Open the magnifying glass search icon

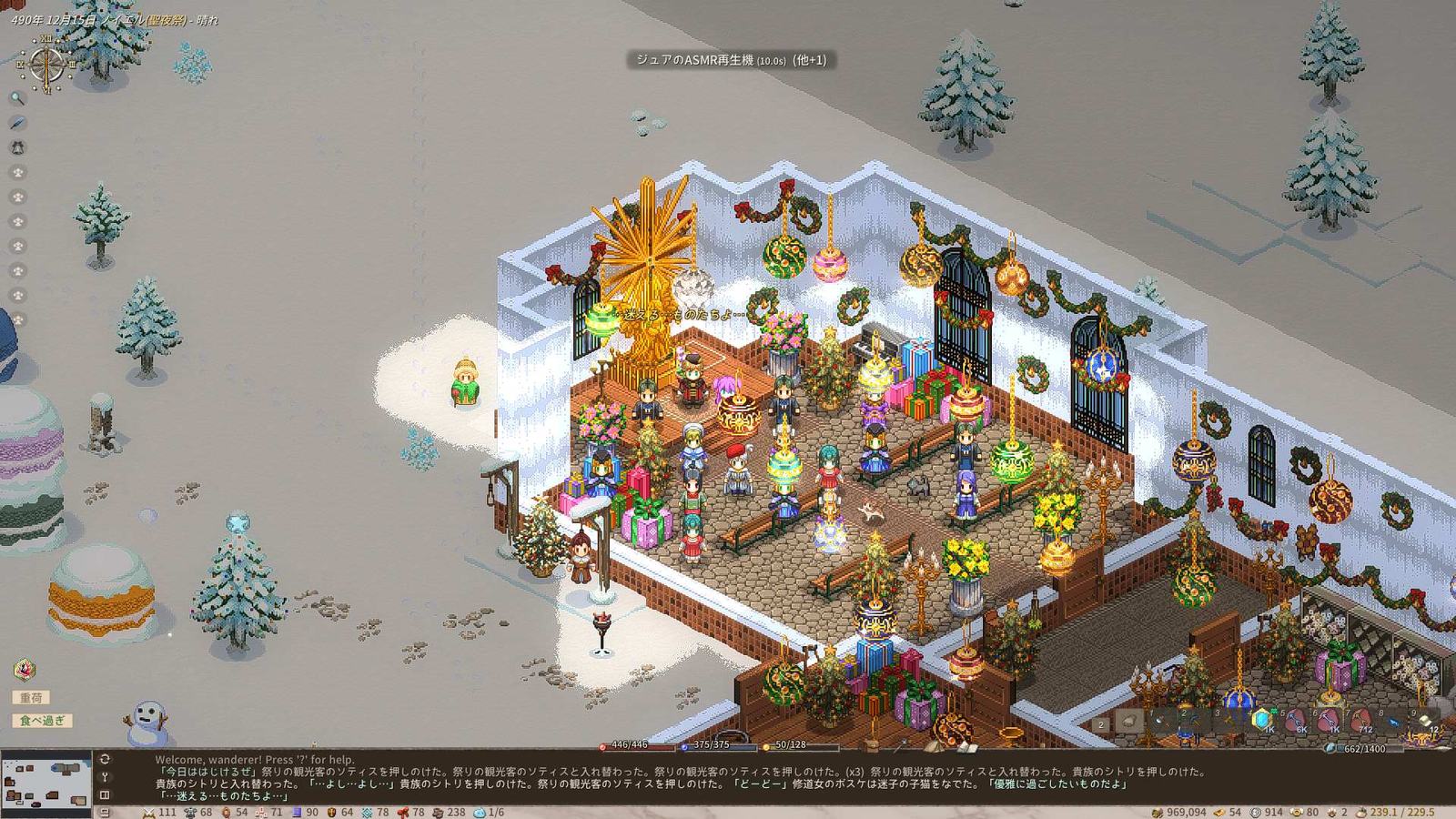coord(17,98)
